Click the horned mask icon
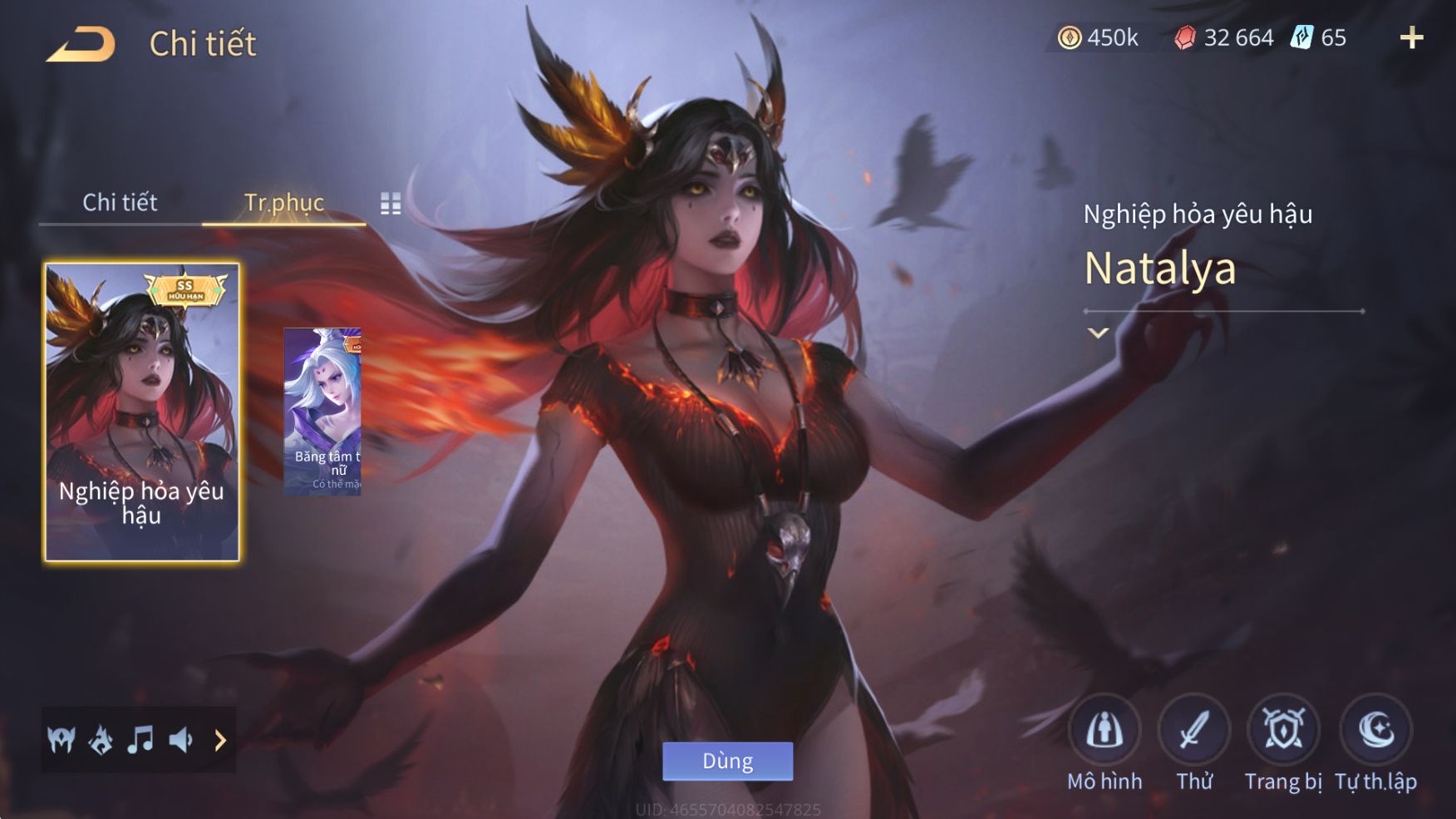This screenshot has width=1456, height=819. coord(61,739)
